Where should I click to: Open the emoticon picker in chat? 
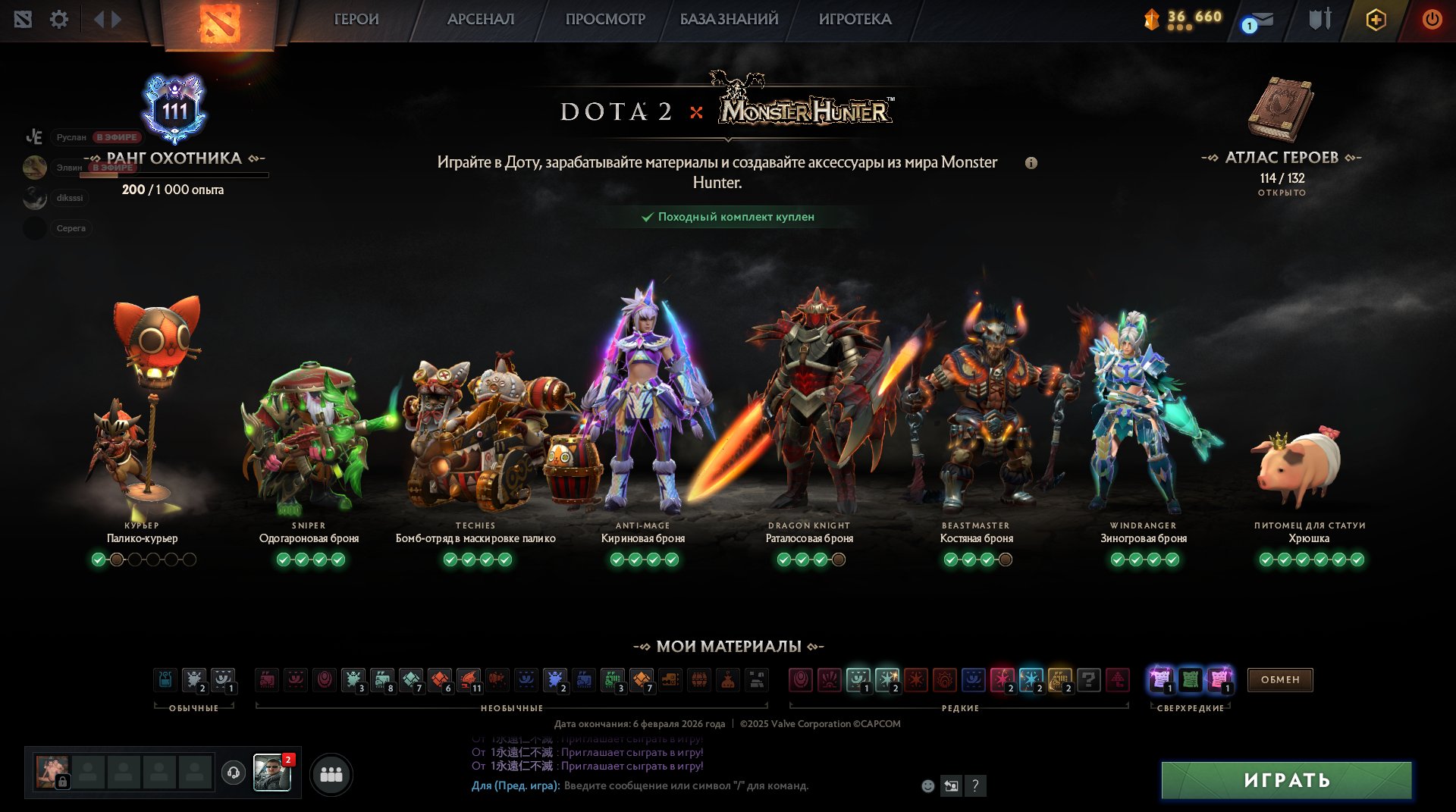click(x=927, y=786)
